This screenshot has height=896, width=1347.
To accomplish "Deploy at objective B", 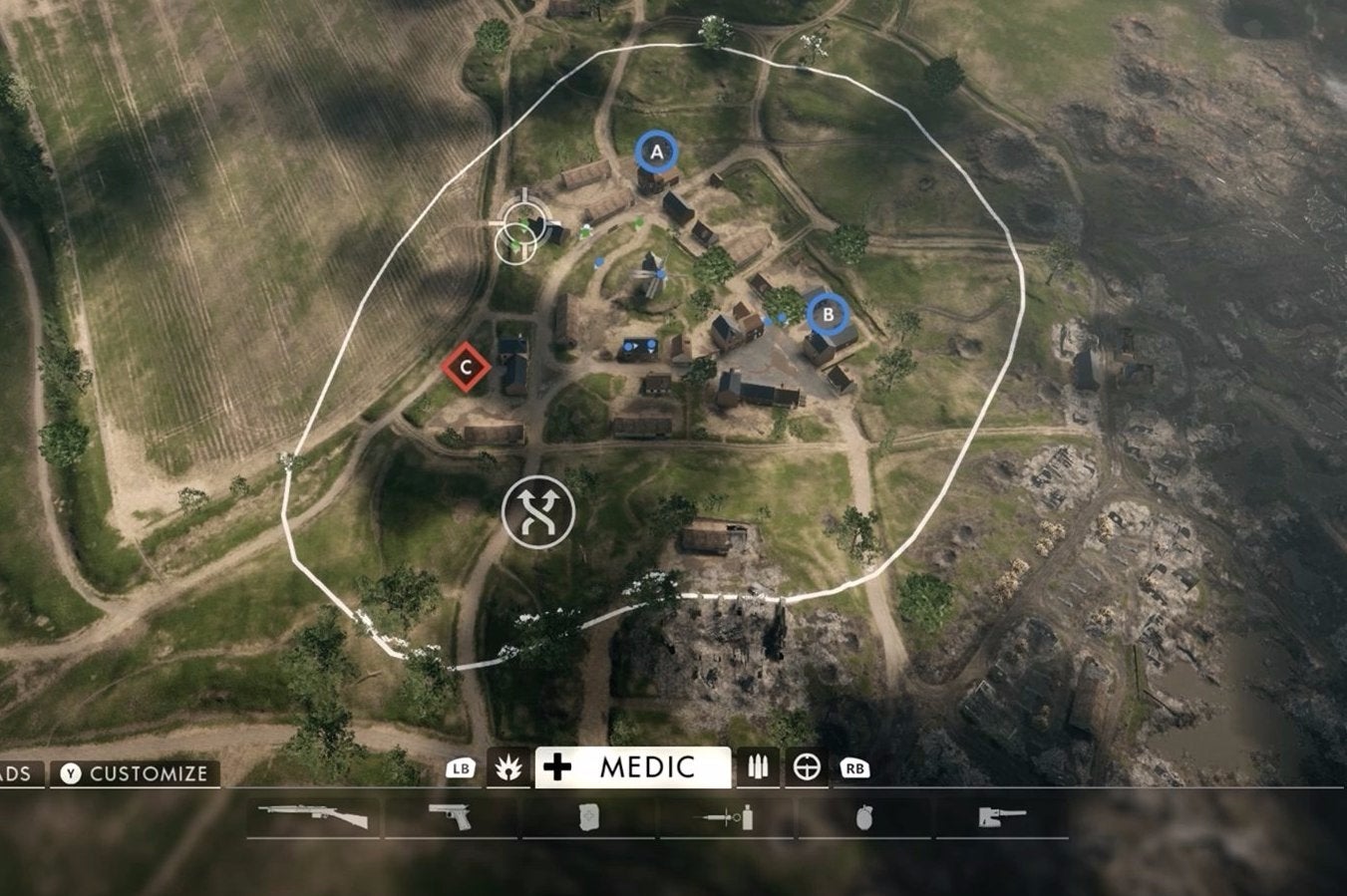I will point(827,315).
